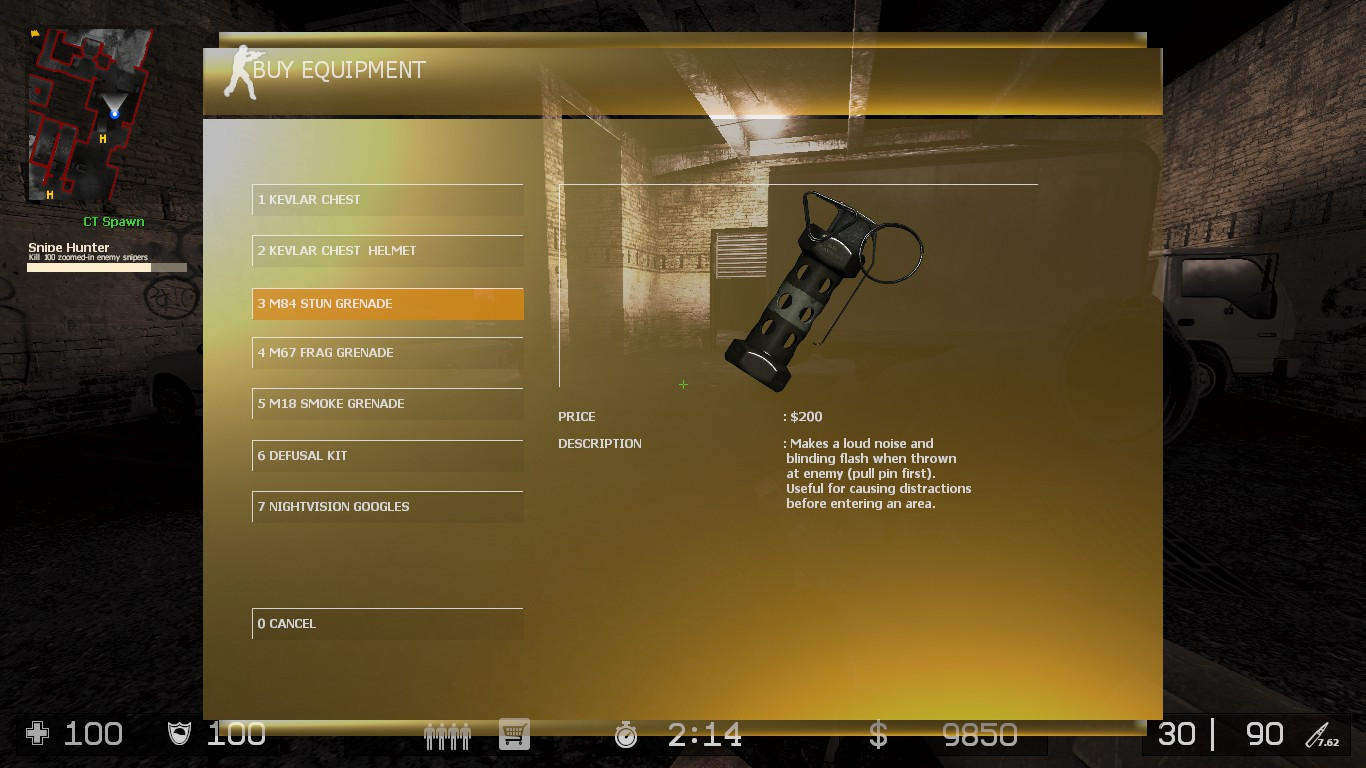Click the health cross icon
The width and height of the screenshot is (1366, 768).
[36, 734]
